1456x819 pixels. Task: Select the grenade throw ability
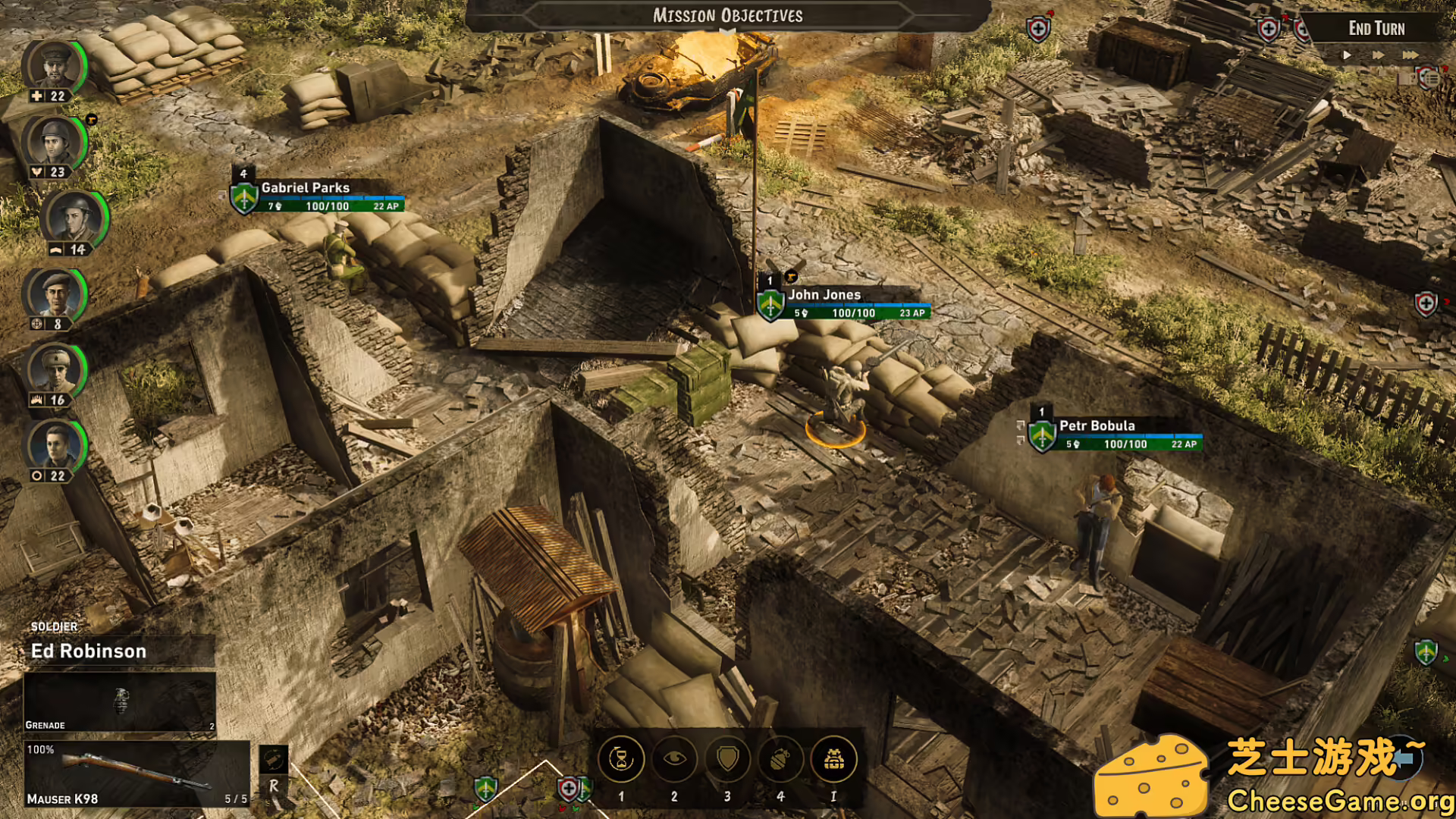(x=780, y=759)
